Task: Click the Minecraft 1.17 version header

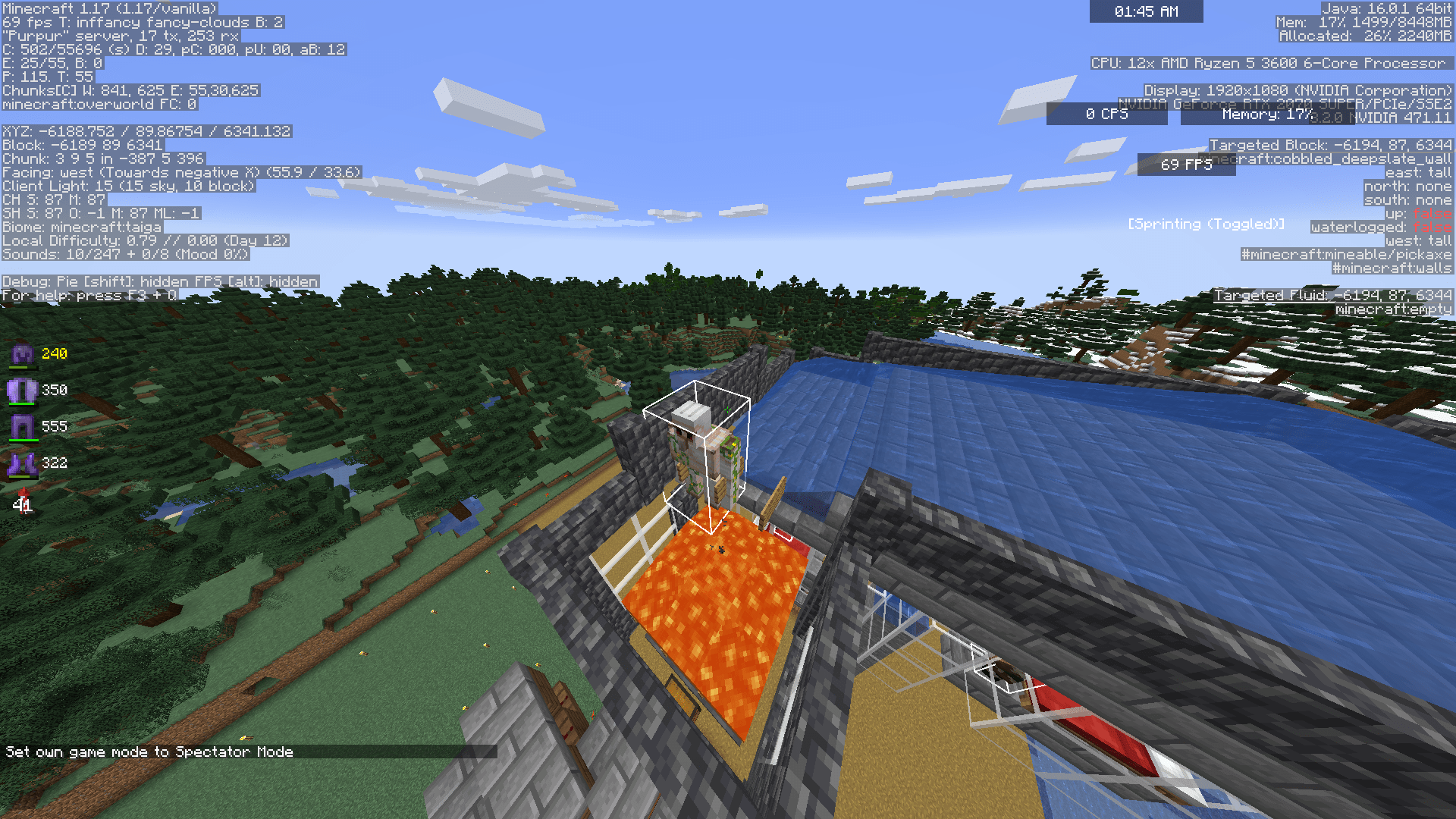Action: click(108, 8)
